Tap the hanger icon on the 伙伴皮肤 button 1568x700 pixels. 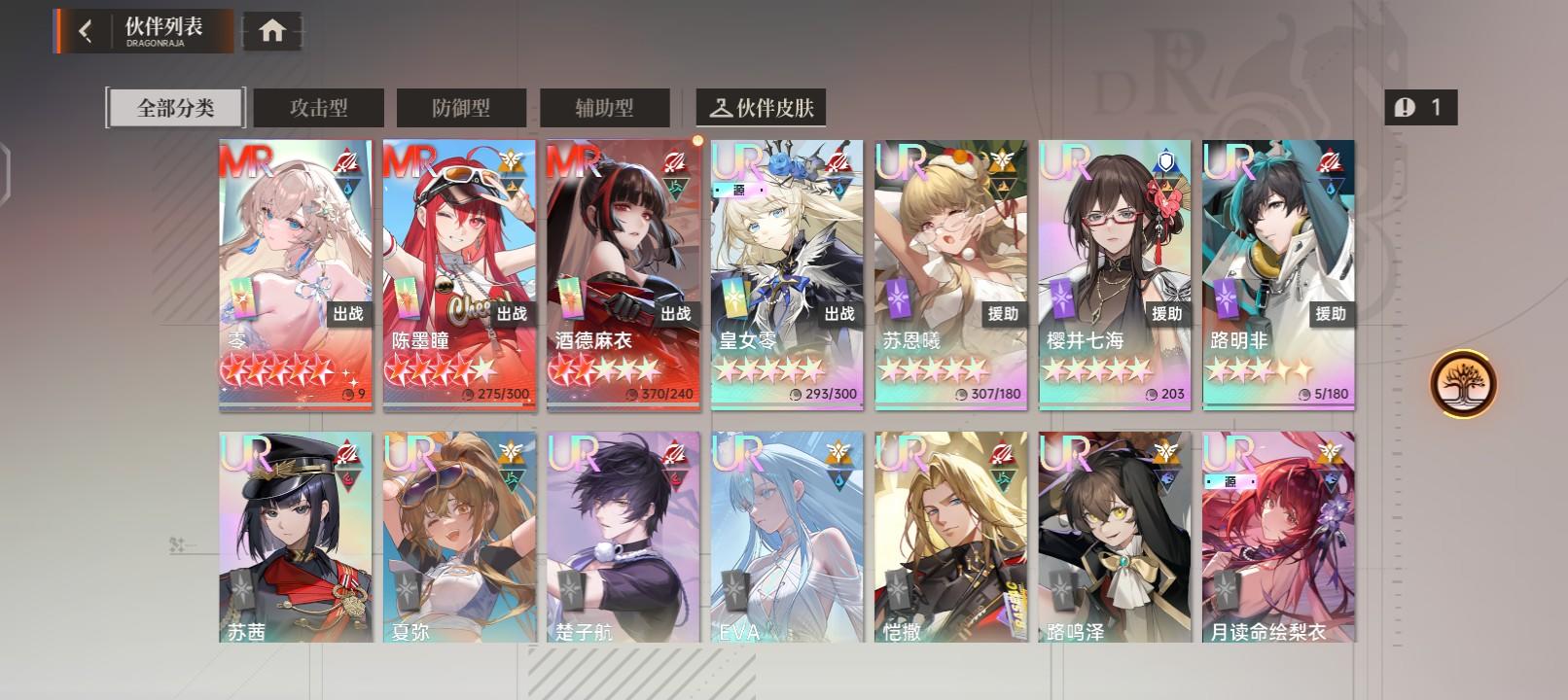tap(720, 108)
